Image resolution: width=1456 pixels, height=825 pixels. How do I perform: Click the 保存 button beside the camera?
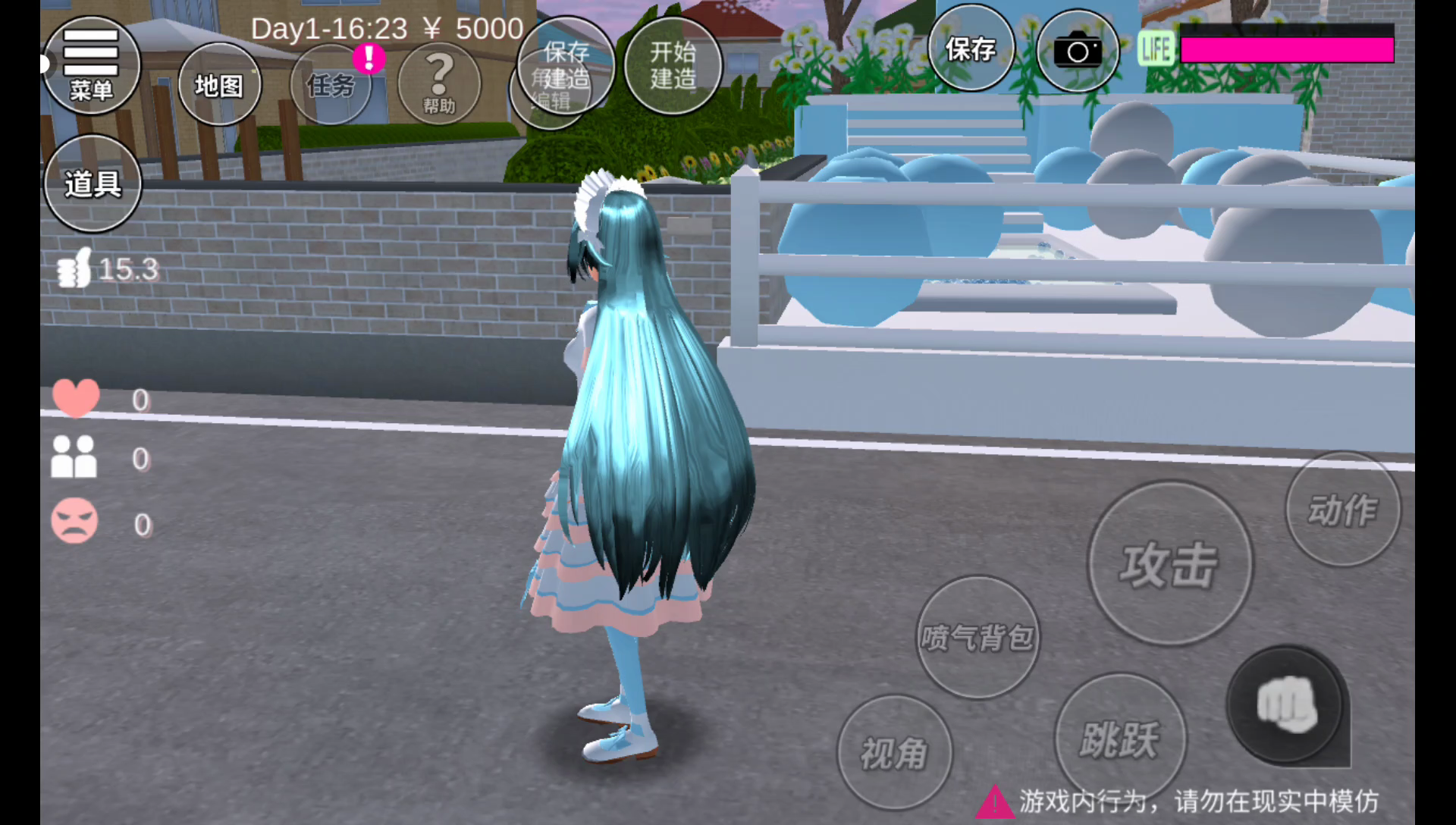(x=971, y=50)
